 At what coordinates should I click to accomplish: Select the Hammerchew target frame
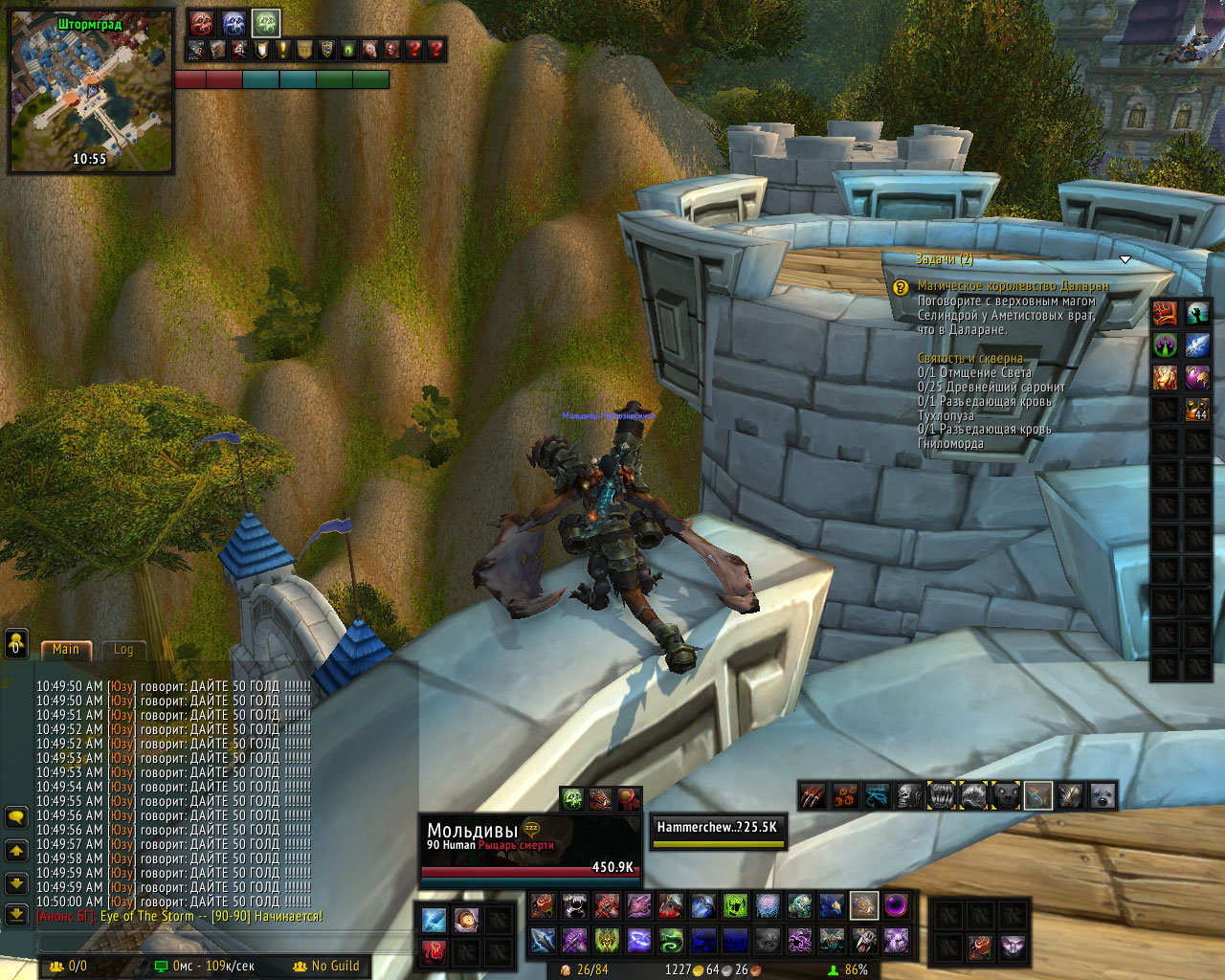tap(718, 831)
